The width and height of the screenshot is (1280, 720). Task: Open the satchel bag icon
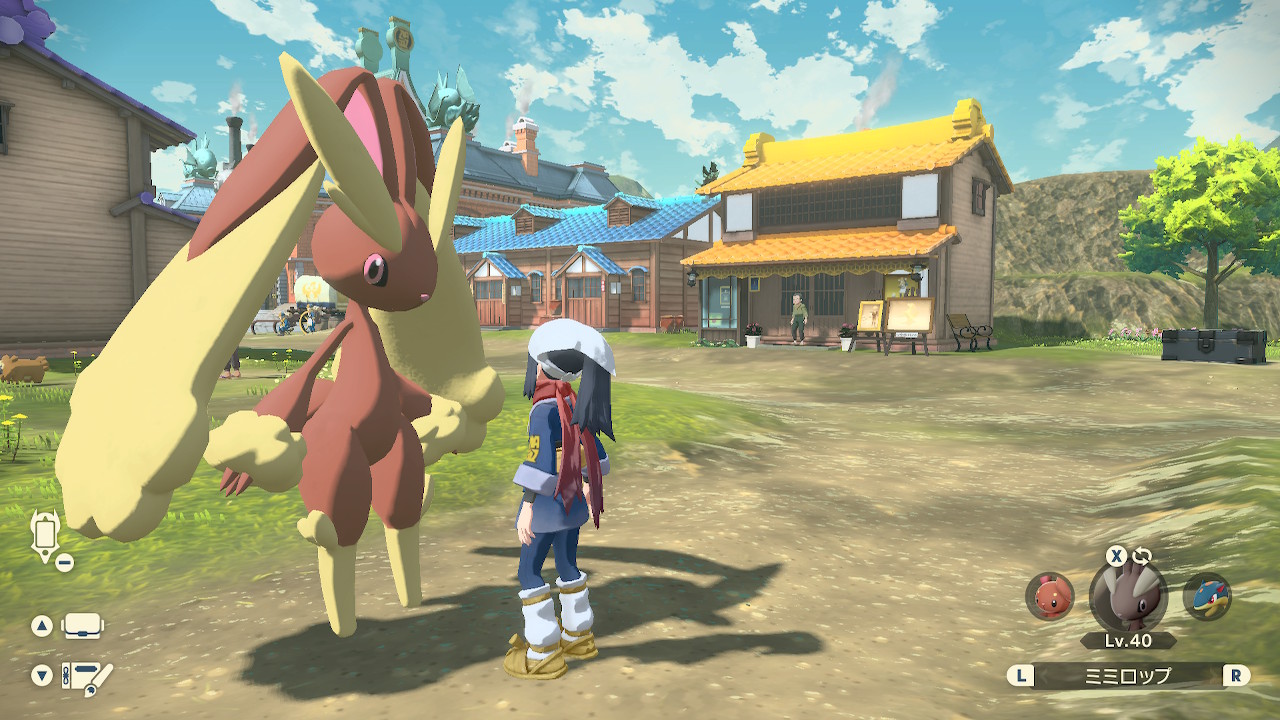(x=83, y=627)
